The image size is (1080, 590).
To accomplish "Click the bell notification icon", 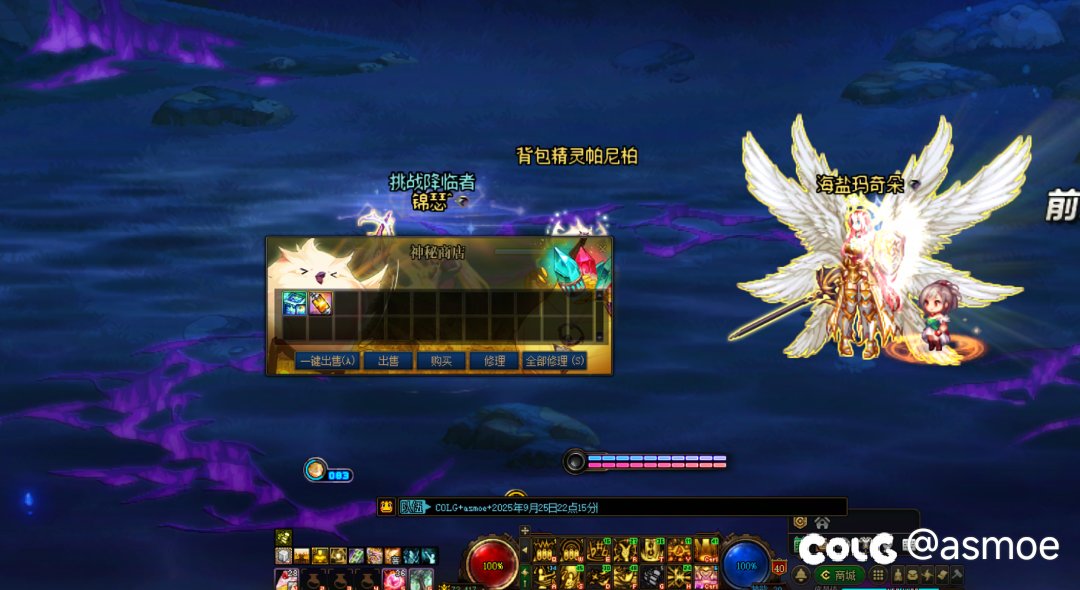I will click(x=801, y=575).
